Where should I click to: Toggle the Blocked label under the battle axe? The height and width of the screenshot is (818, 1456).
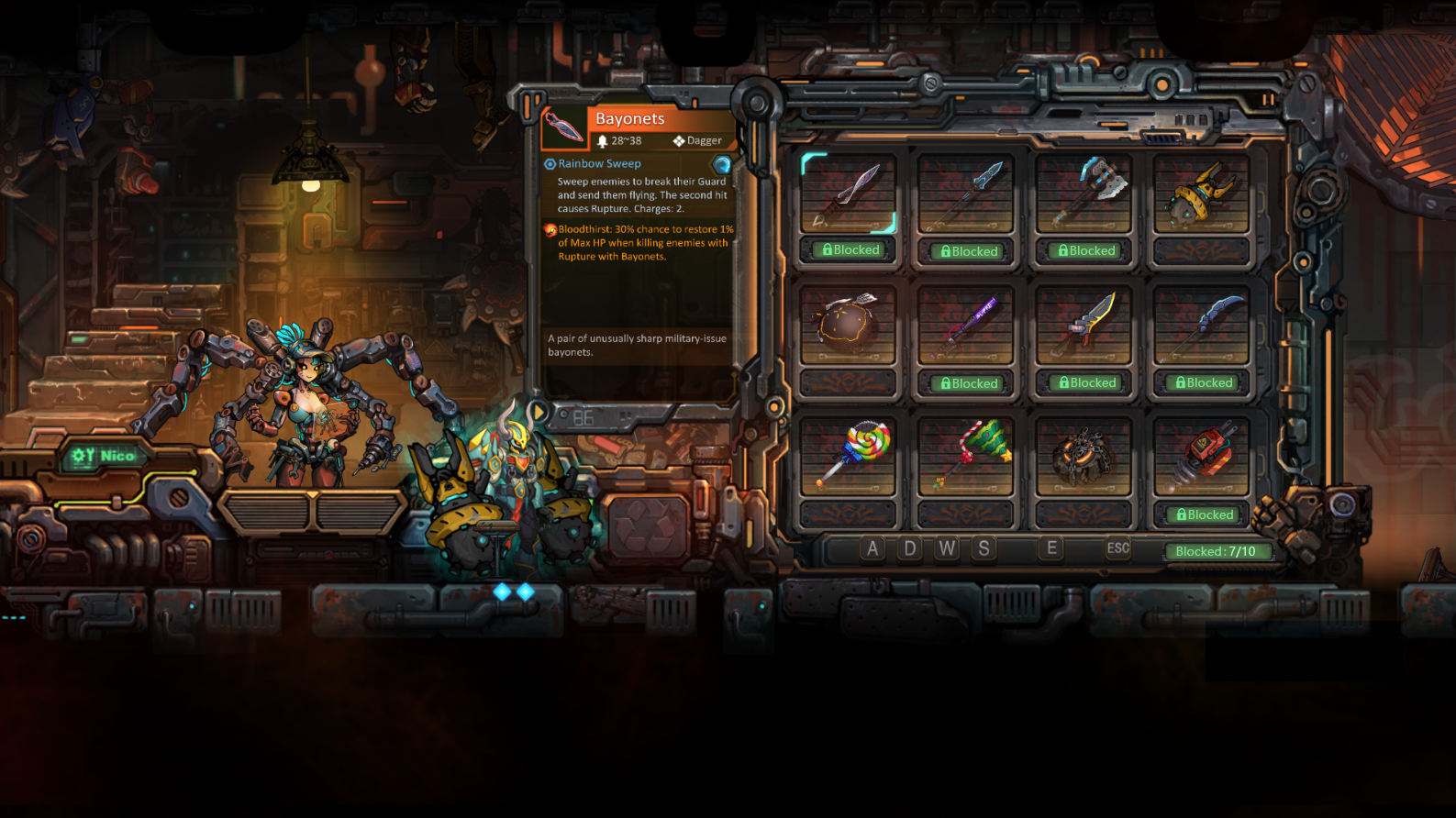pyautogui.click(x=1085, y=250)
